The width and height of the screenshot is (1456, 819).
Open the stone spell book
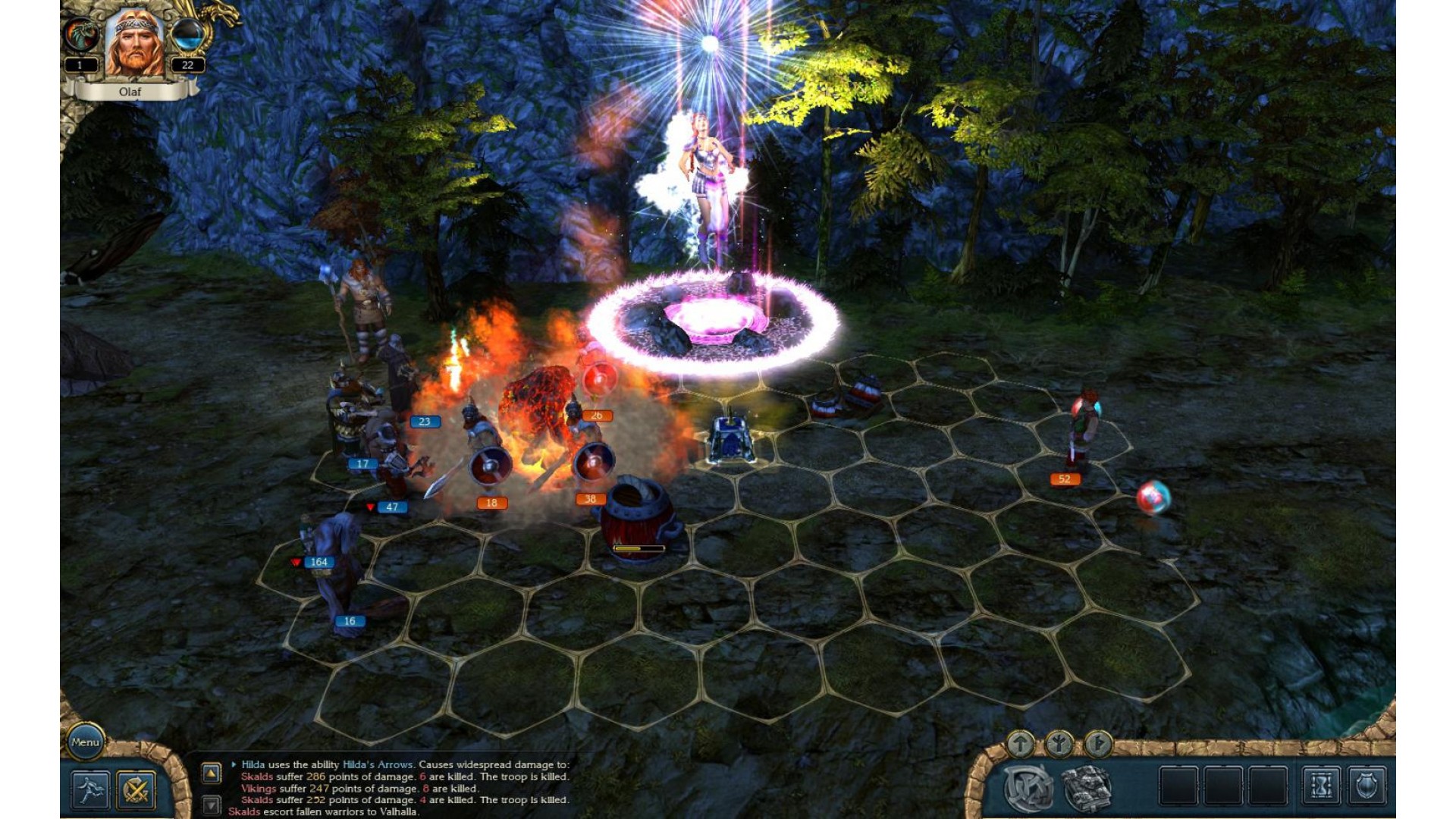(1087, 788)
